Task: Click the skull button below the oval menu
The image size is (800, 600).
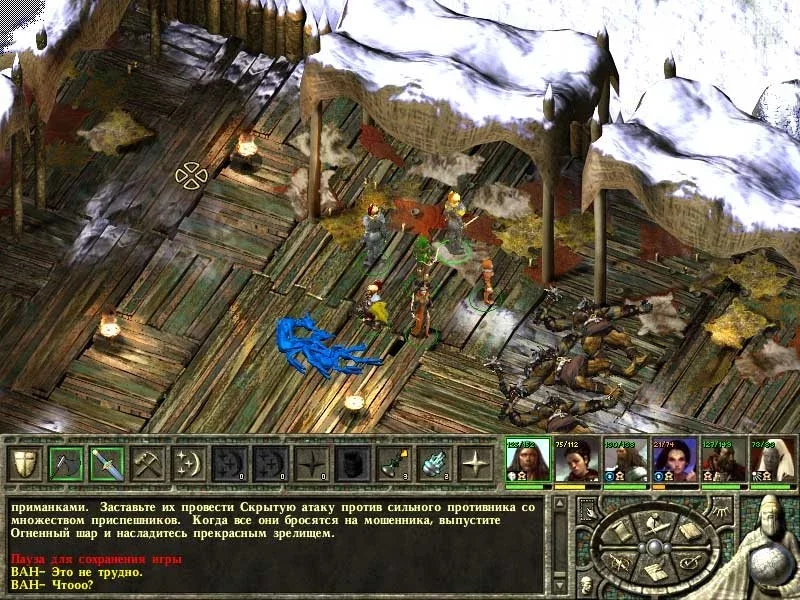Action: pyautogui.click(x=585, y=585)
